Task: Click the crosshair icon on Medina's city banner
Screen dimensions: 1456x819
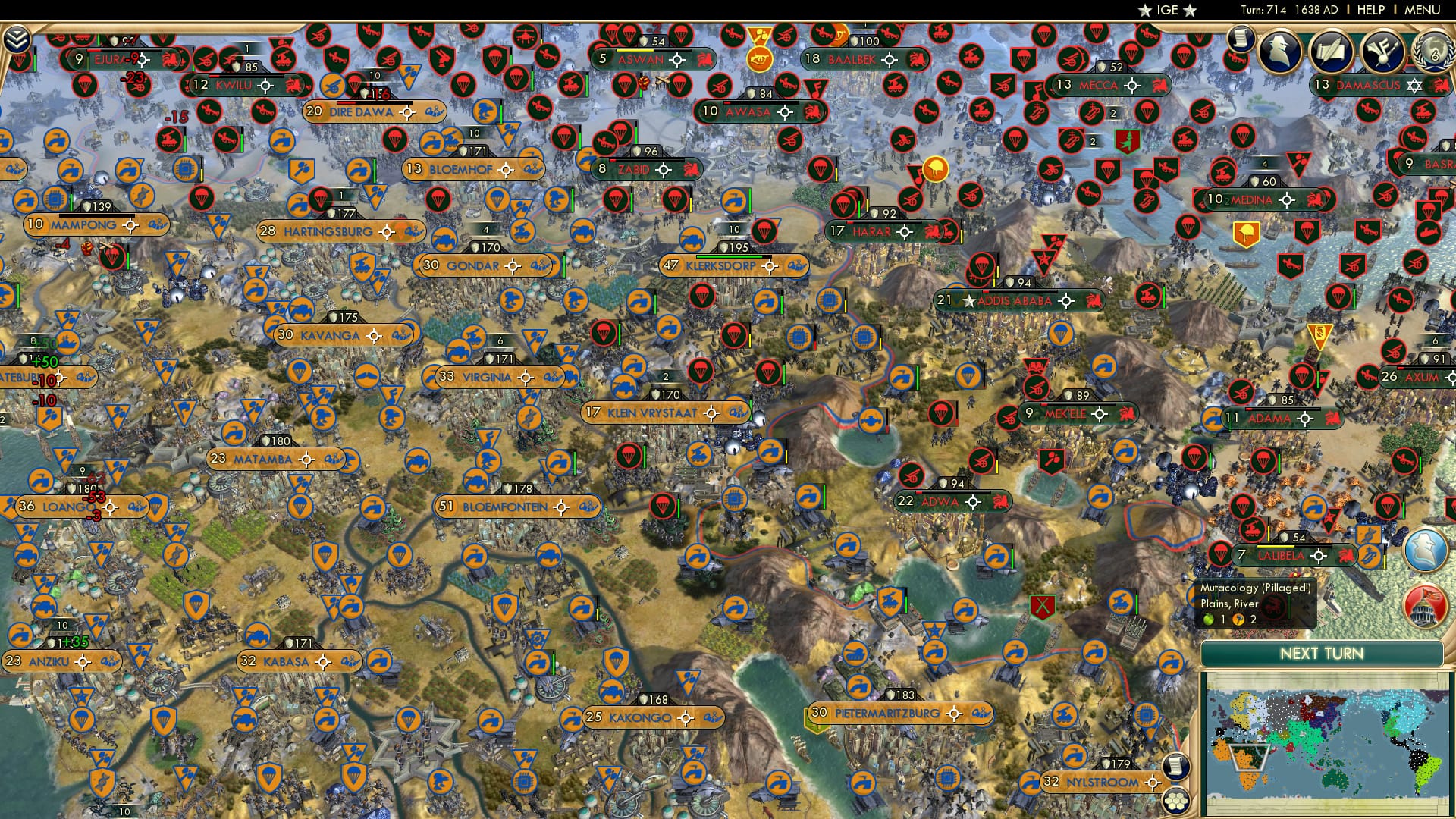Action: pyautogui.click(x=1285, y=200)
